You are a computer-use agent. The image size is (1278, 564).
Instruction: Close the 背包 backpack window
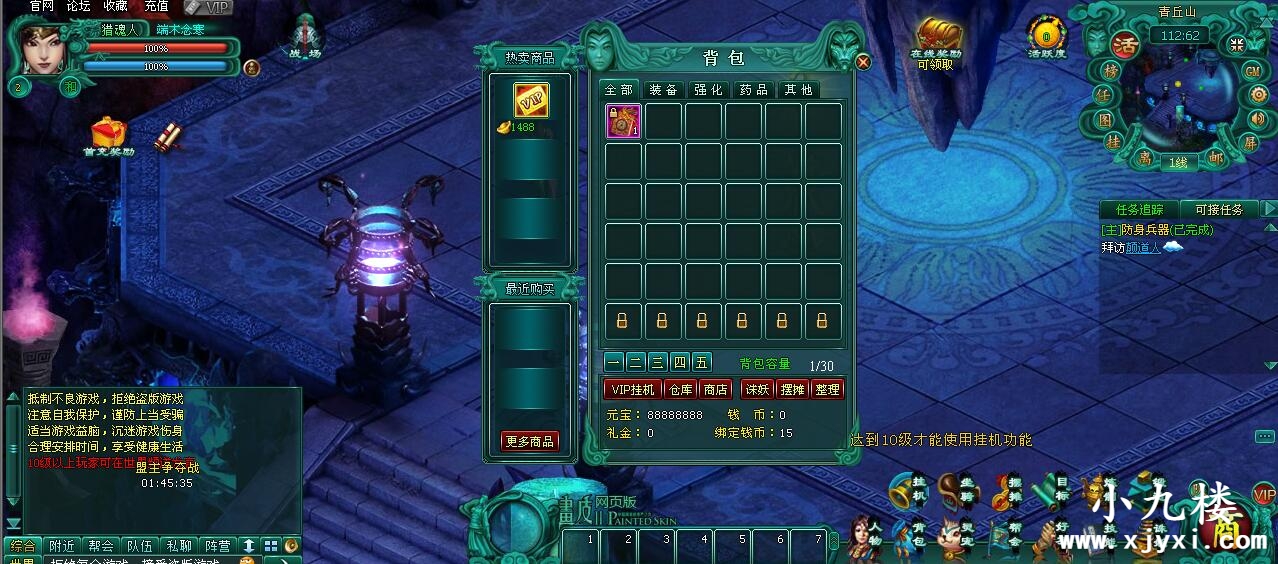(x=863, y=62)
